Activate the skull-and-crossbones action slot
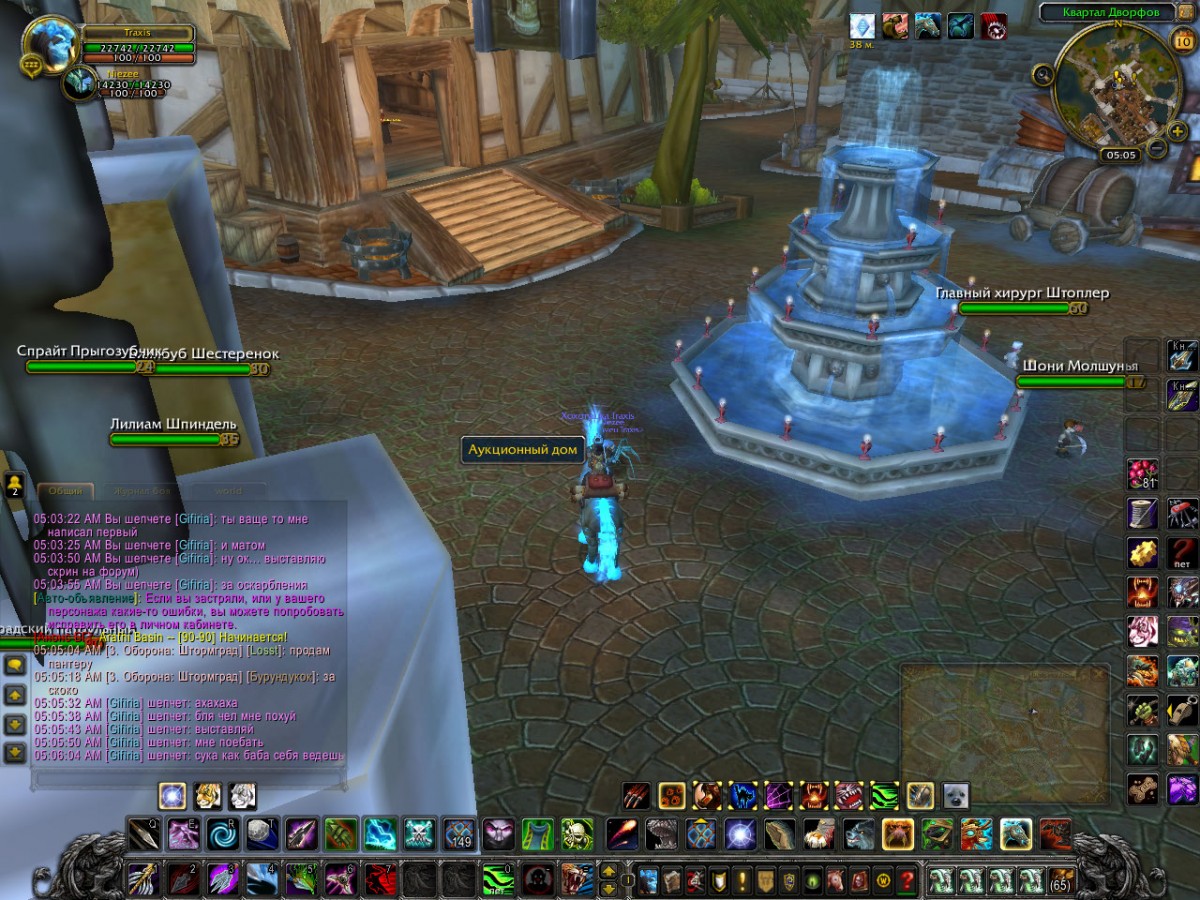The width and height of the screenshot is (1200, 900). (417, 833)
